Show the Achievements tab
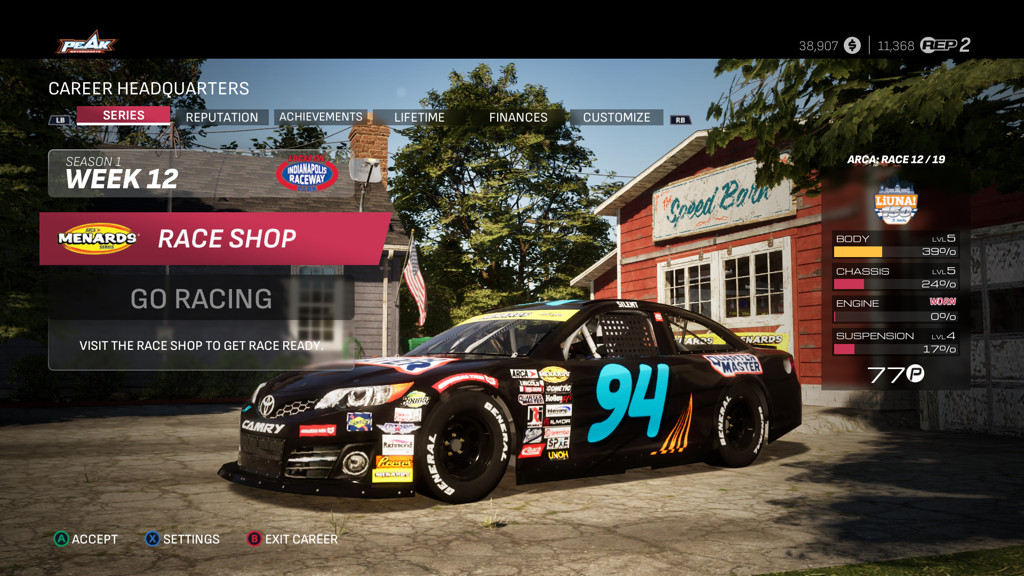Image resolution: width=1024 pixels, height=576 pixels. 320,117
